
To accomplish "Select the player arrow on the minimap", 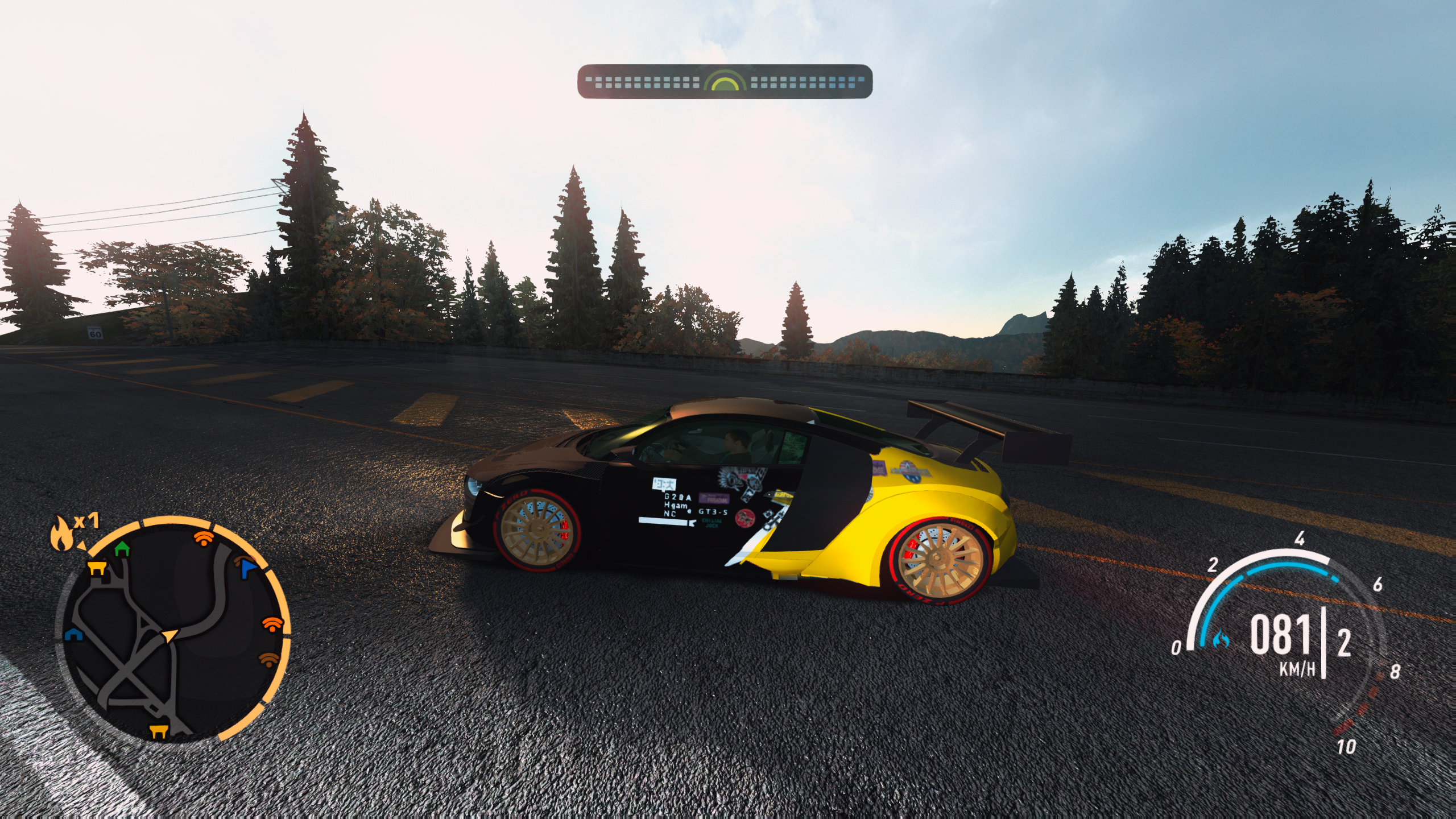I will tap(169, 635).
